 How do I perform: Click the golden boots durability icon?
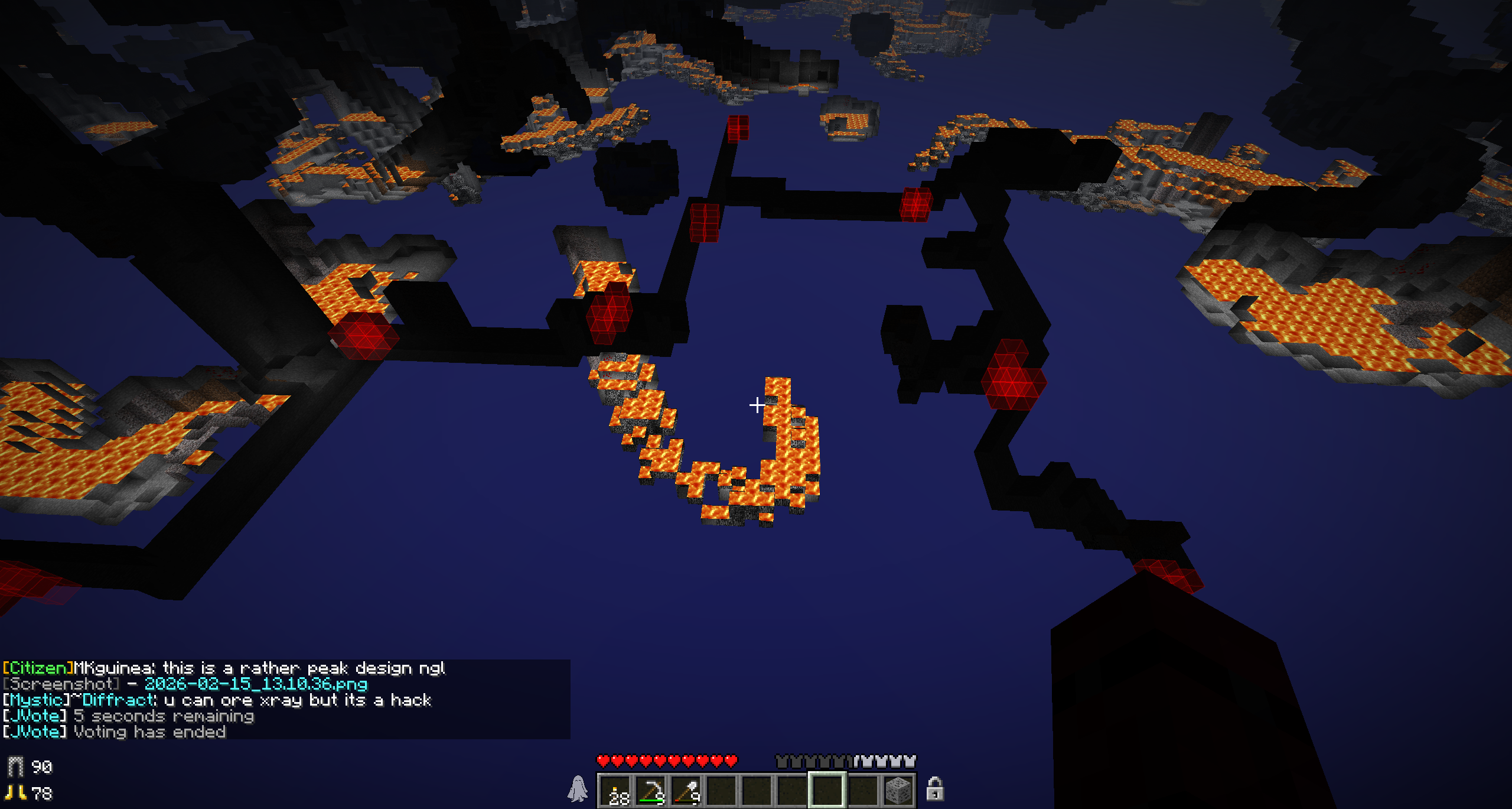click(15, 793)
